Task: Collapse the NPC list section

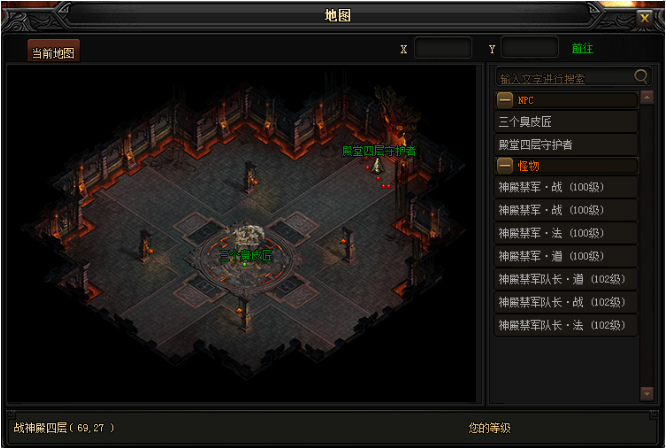Action: click(x=506, y=100)
